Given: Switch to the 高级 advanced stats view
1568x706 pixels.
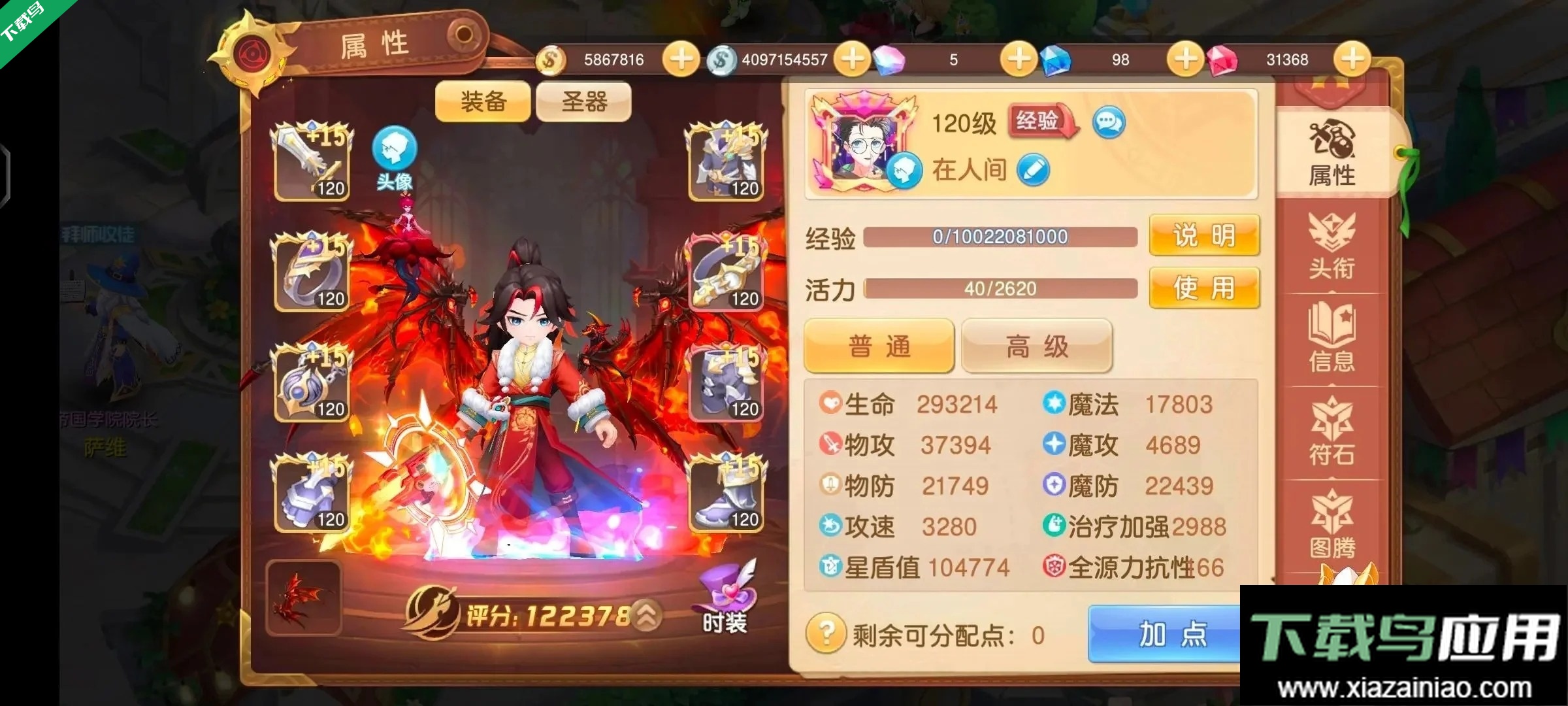Looking at the screenshot, I should tap(1035, 346).
